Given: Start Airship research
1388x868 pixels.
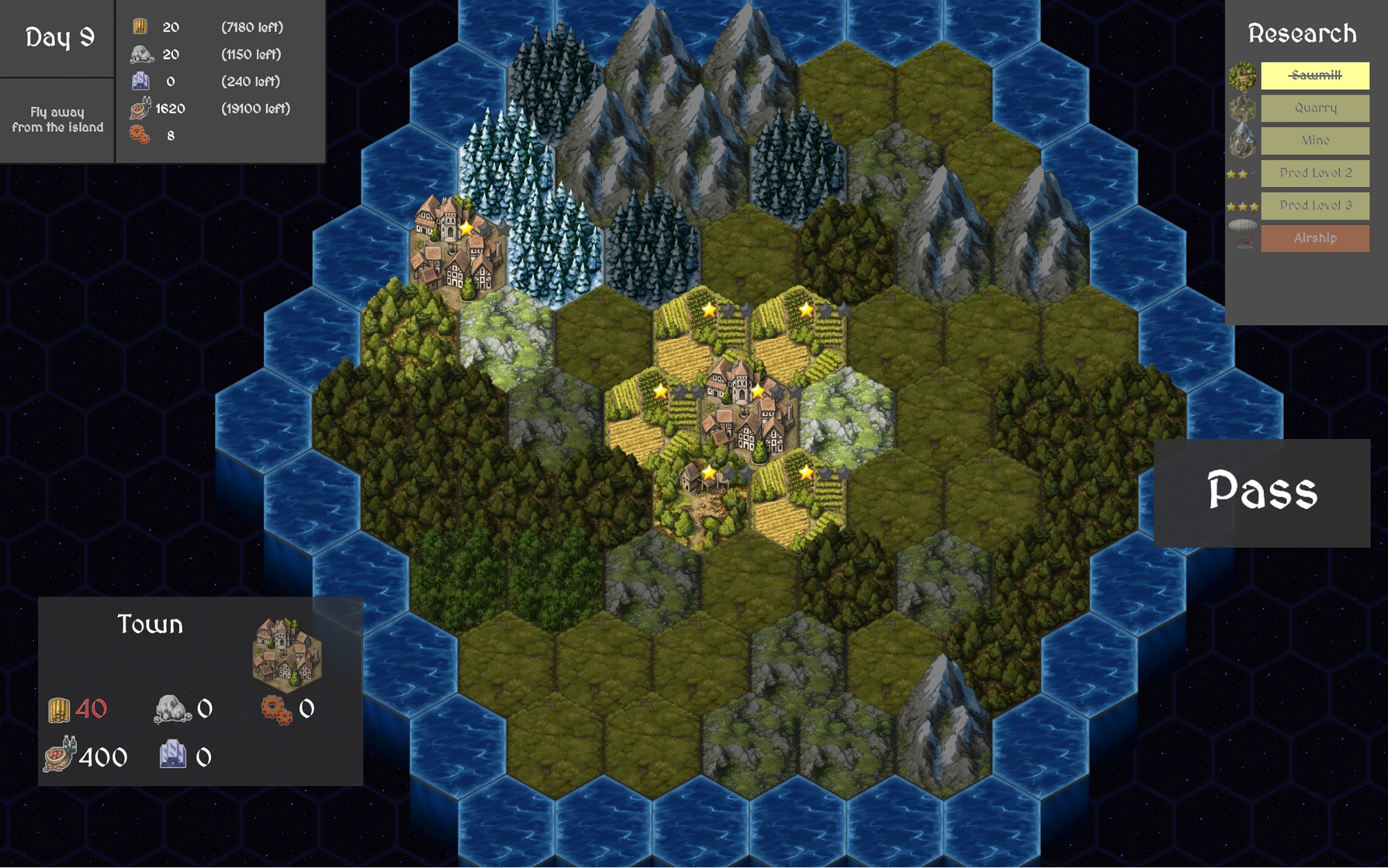Looking at the screenshot, I should click(x=1314, y=238).
